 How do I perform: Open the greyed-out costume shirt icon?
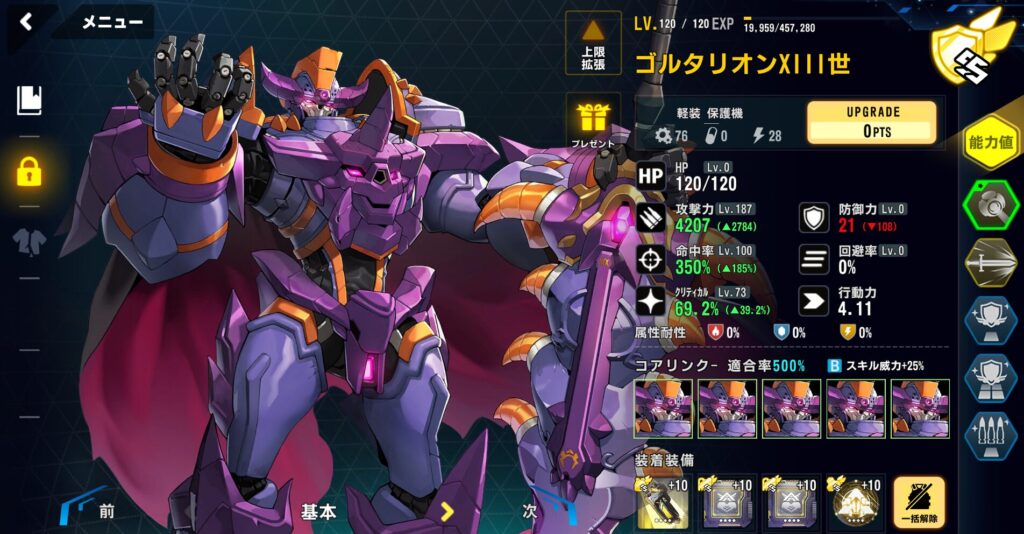29,241
